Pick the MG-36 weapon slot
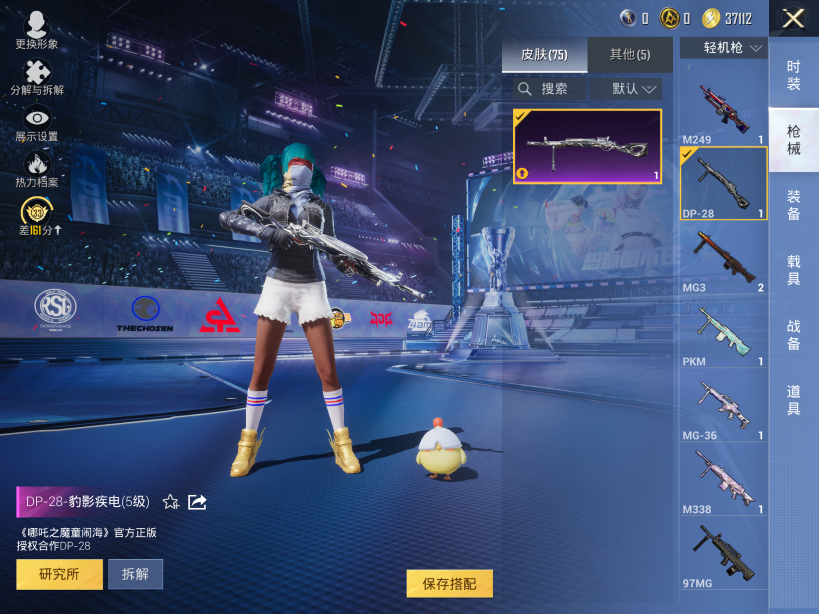819x614 pixels. (x=723, y=408)
